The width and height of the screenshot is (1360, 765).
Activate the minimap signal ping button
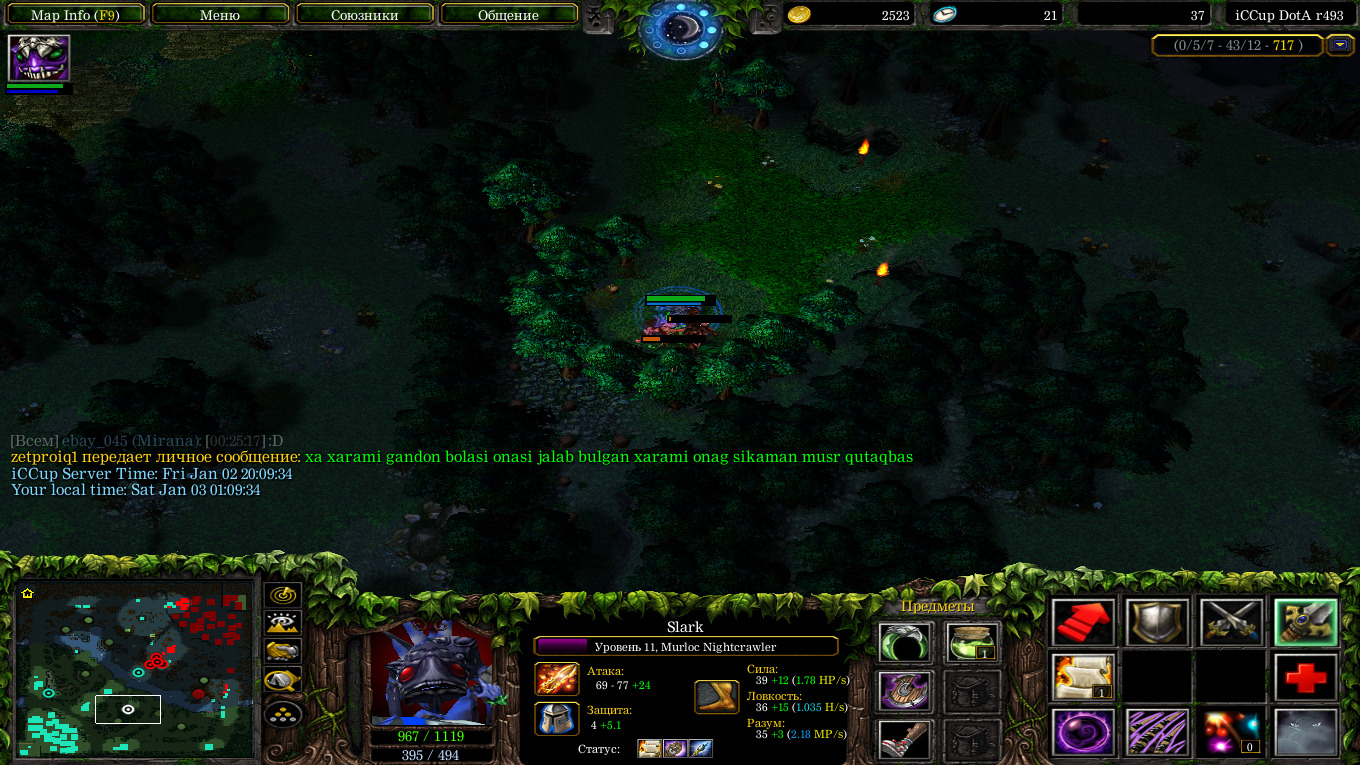point(283,595)
